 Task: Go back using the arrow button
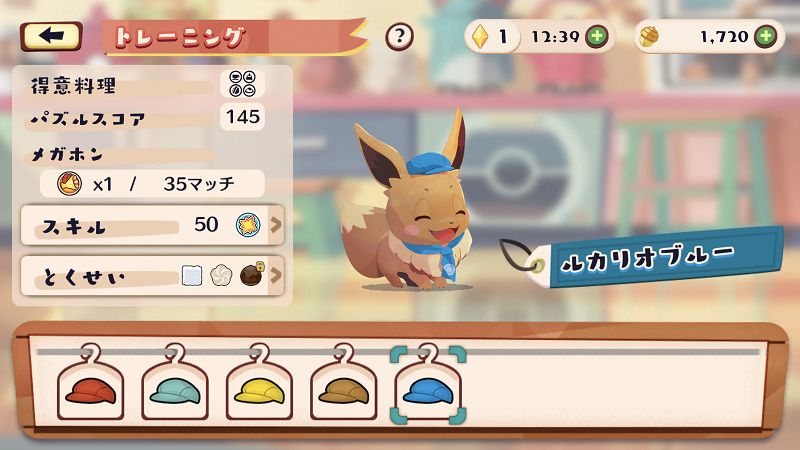(x=51, y=37)
